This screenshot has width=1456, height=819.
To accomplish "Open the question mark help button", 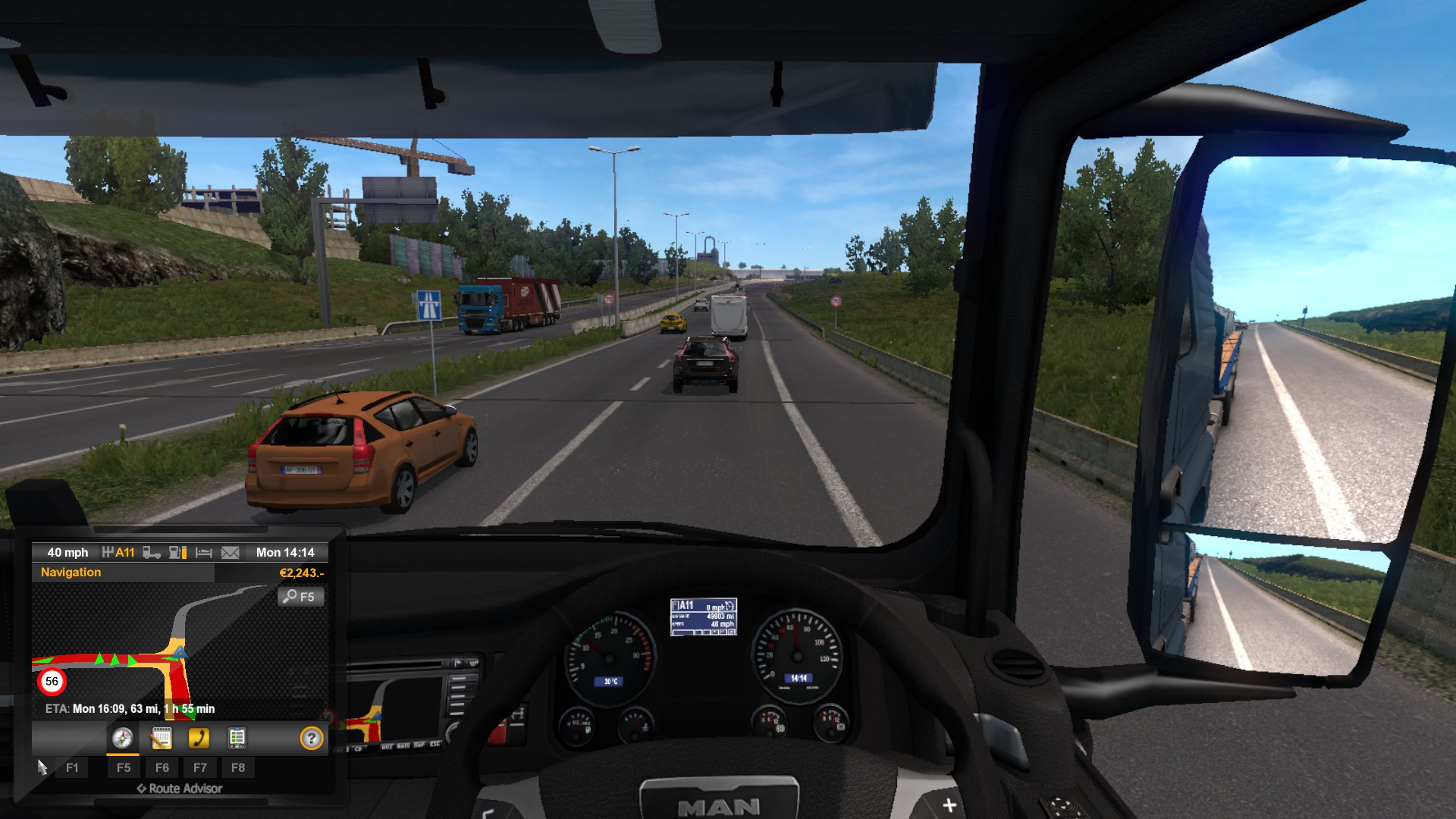I will 311,738.
